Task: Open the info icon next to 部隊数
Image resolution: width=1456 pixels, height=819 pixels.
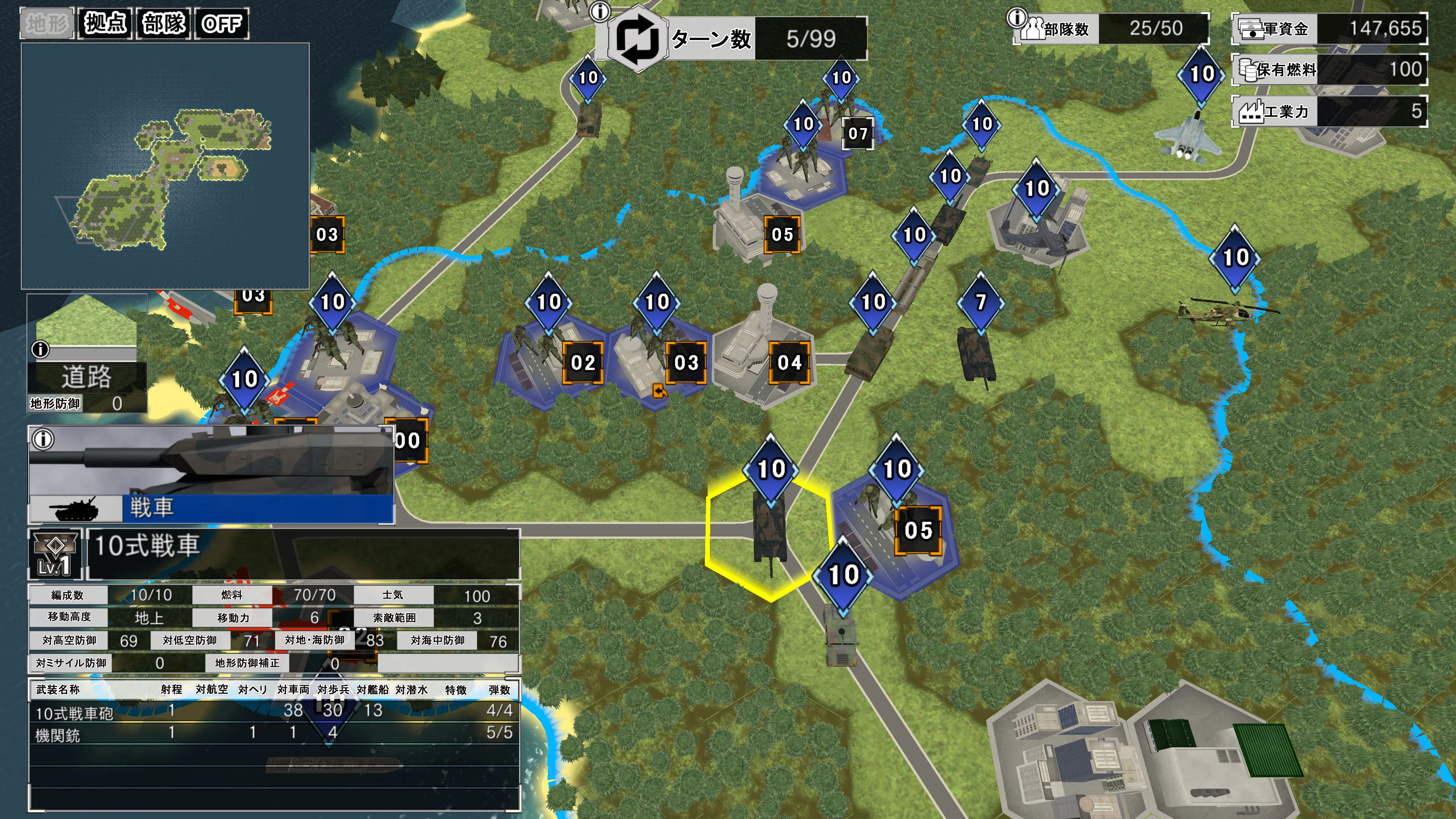Action: 1017,17
